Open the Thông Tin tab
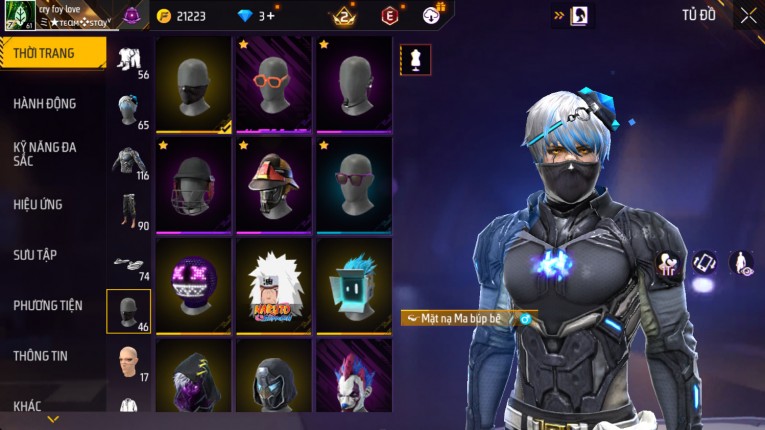This screenshot has width=765, height=430. click(x=38, y=355)
